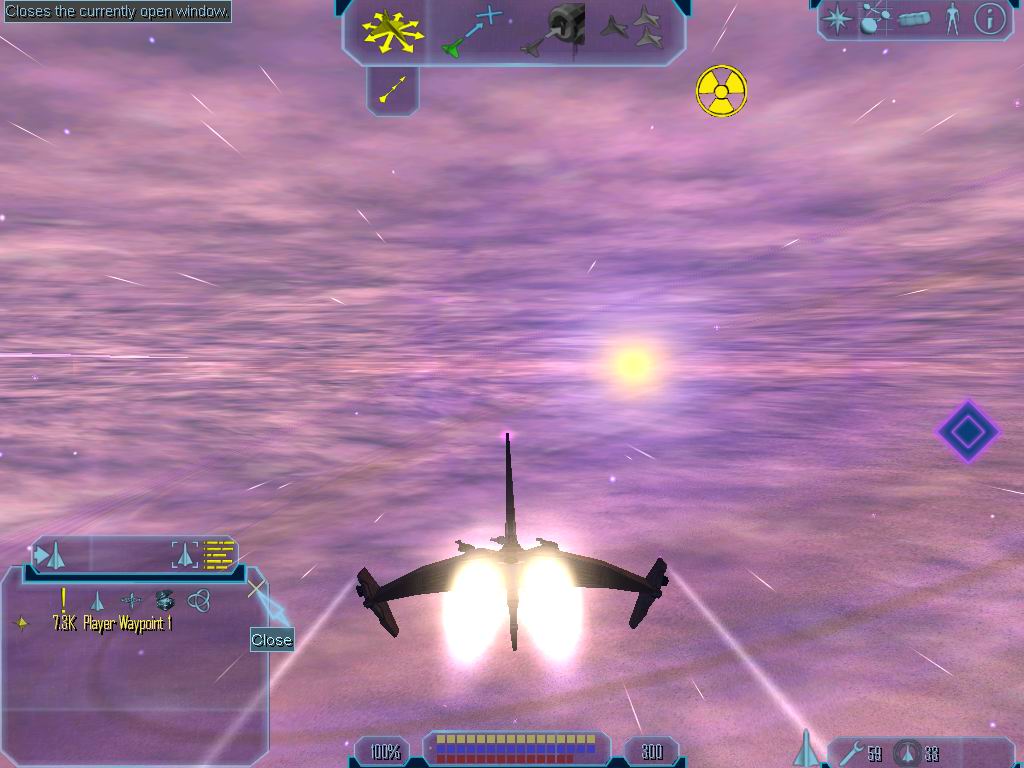
Task: Switch to the contact list tab with arrow and ship
Action: point(50,554)
